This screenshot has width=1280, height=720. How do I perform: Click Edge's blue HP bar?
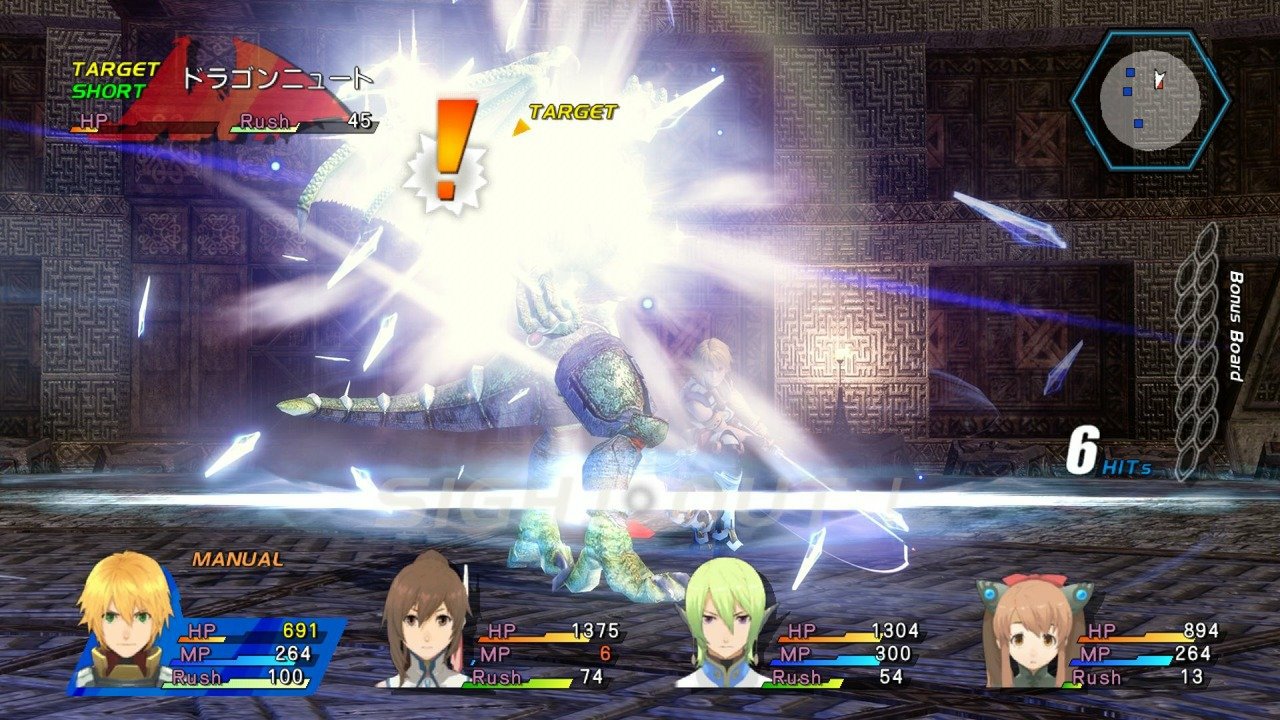230,631
